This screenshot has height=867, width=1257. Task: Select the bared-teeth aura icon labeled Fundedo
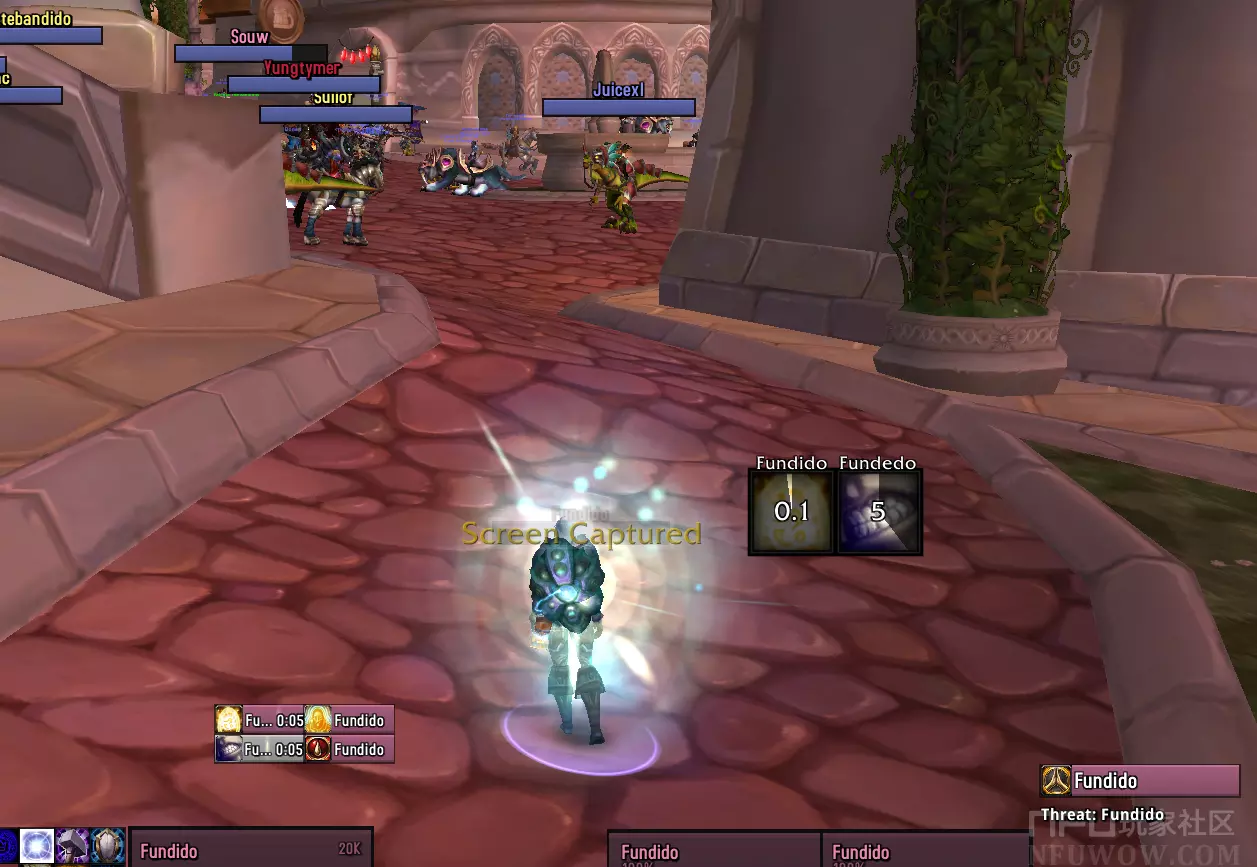pos(878,512)
